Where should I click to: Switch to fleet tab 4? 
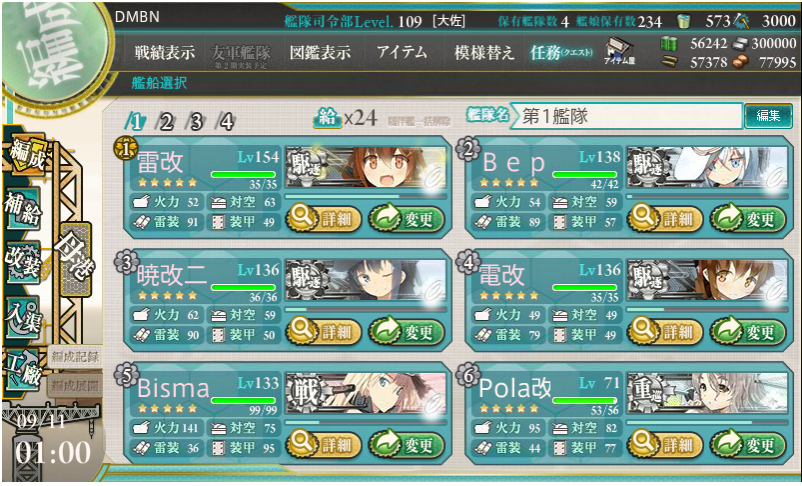click(226, 122)
